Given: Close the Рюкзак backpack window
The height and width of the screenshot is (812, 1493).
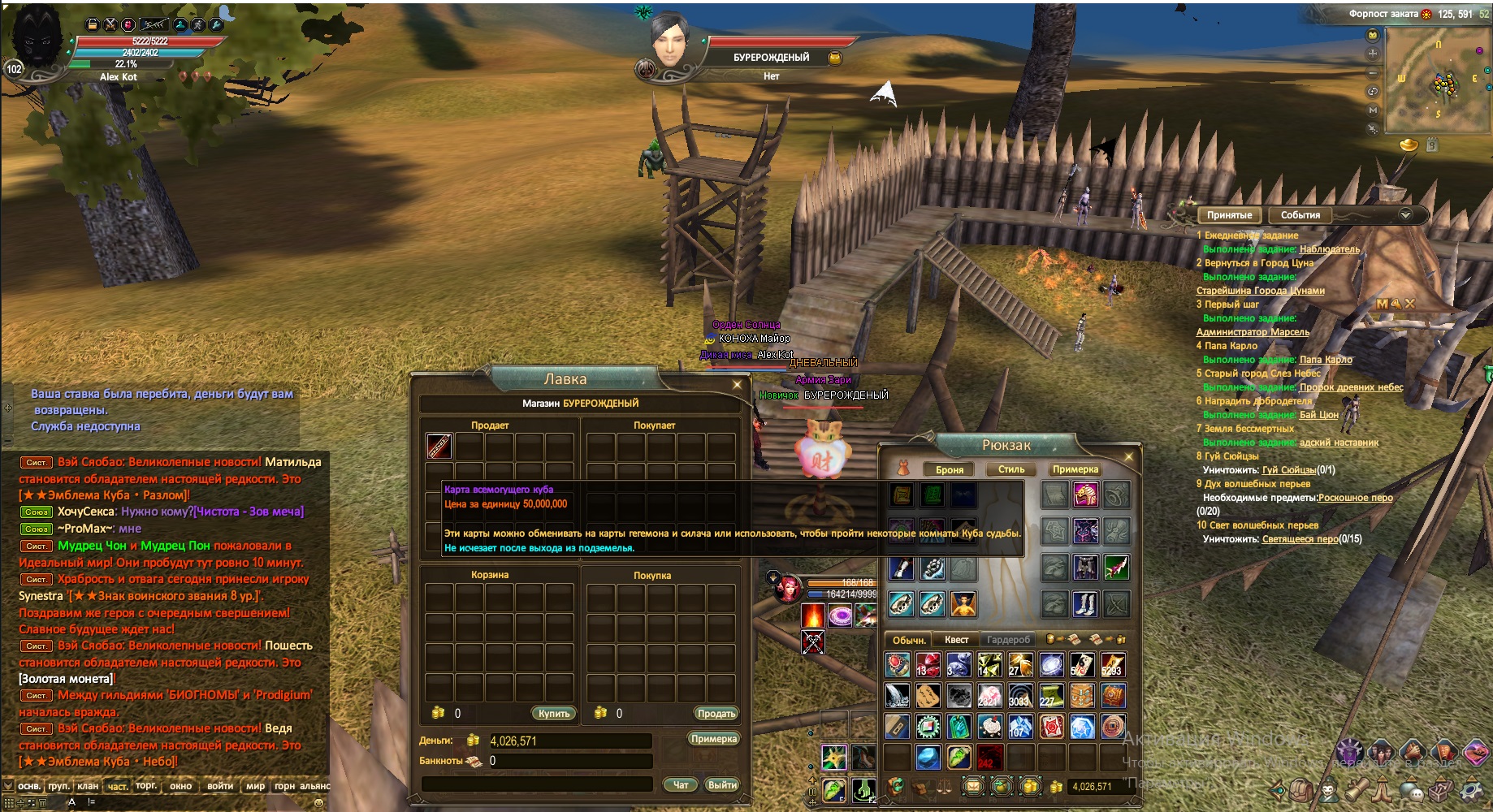Looking at the screenshot, I should click(1128, 457).
